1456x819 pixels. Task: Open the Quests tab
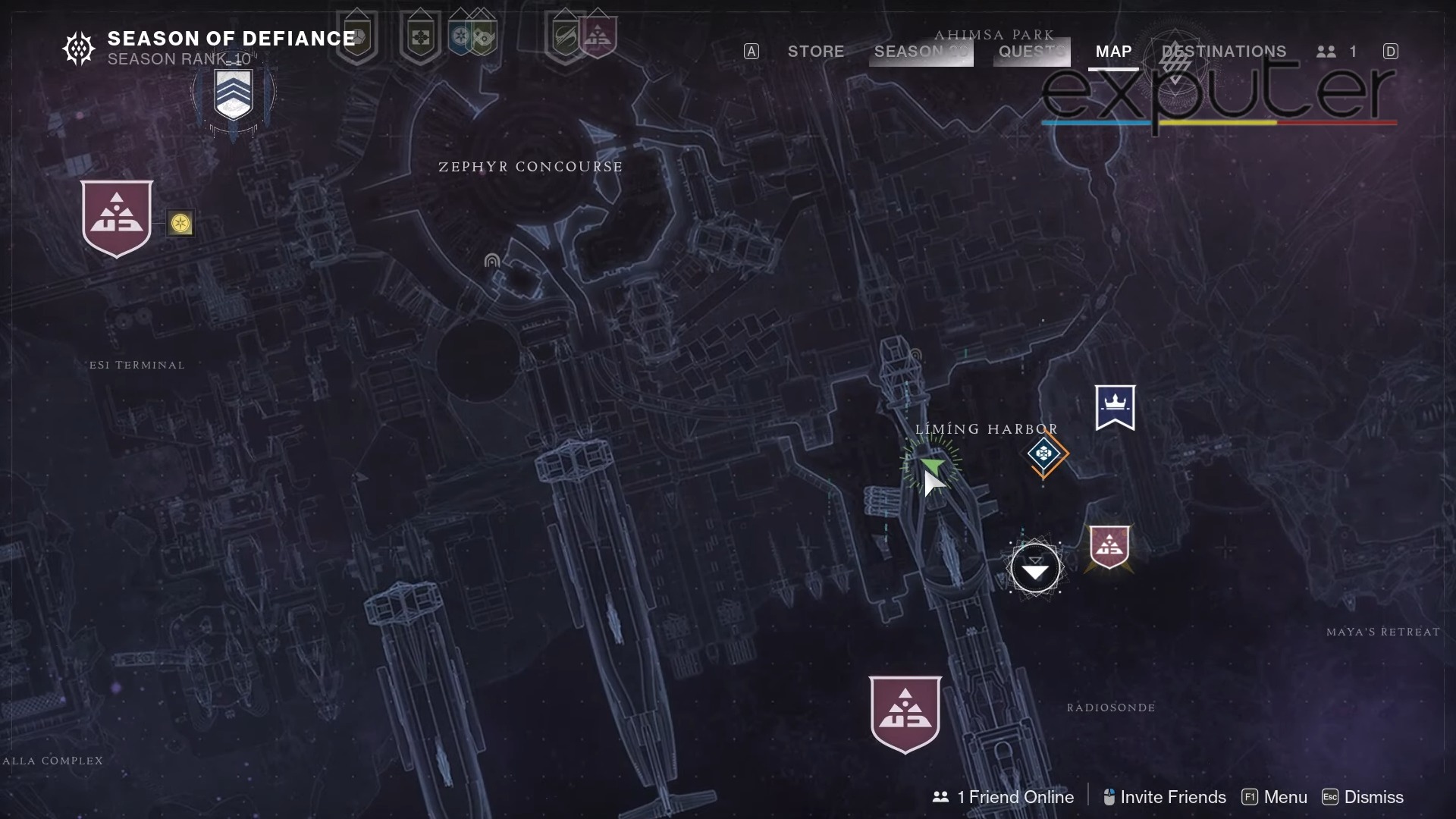coord(1030,52)
